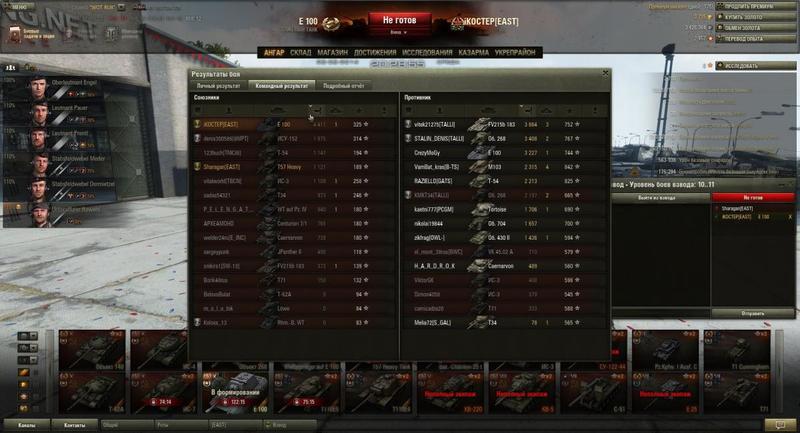Close the battle results window
Image resolution: width=800 pixels, height=433 pixels.
[x=604, y=74]
